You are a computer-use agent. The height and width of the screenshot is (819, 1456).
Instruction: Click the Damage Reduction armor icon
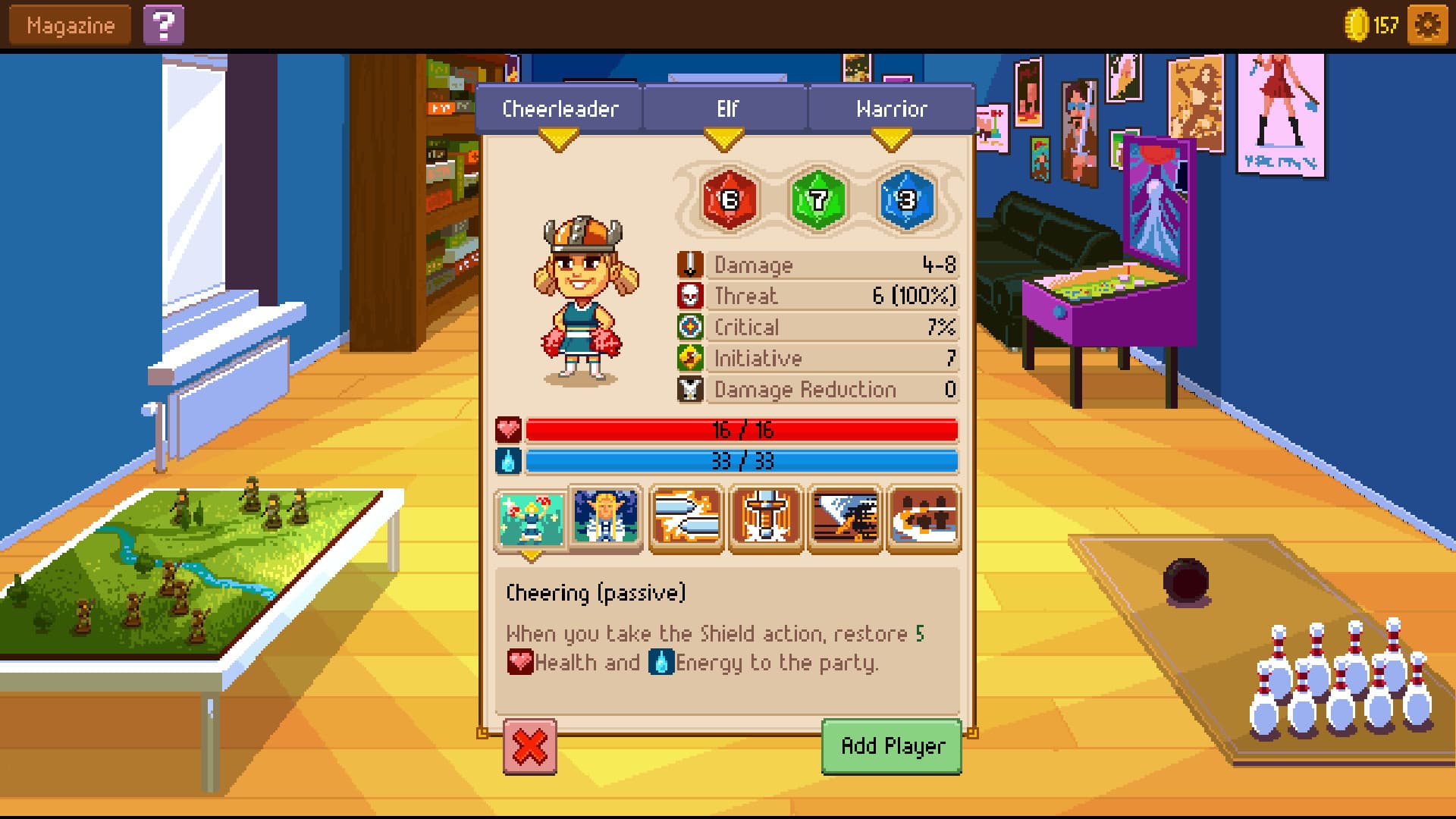(691, 389)
